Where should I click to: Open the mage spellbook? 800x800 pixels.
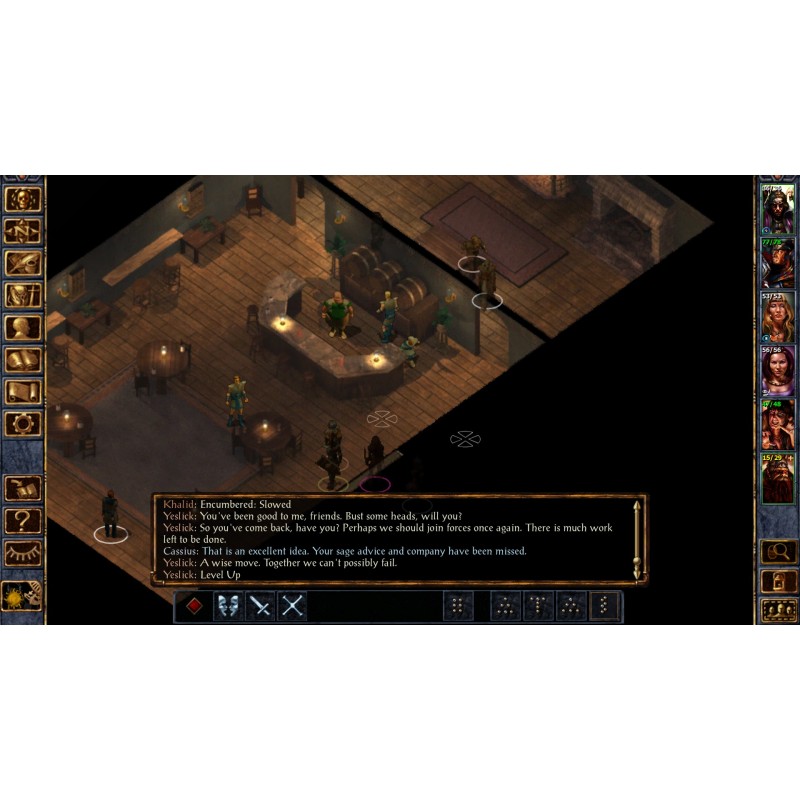(x=22, y=360)
